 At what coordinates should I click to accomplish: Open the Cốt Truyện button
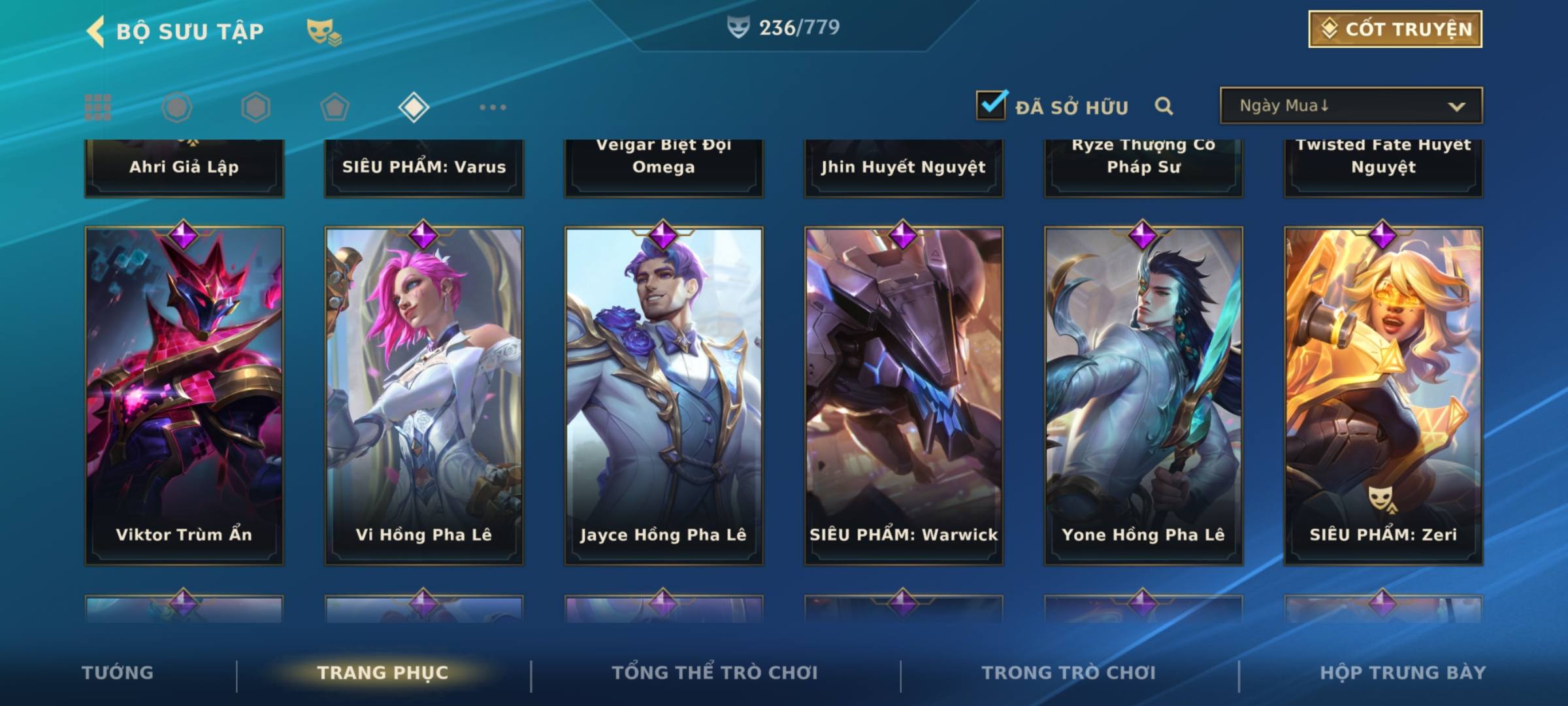pyautogui.click(x=1395, y=29)
